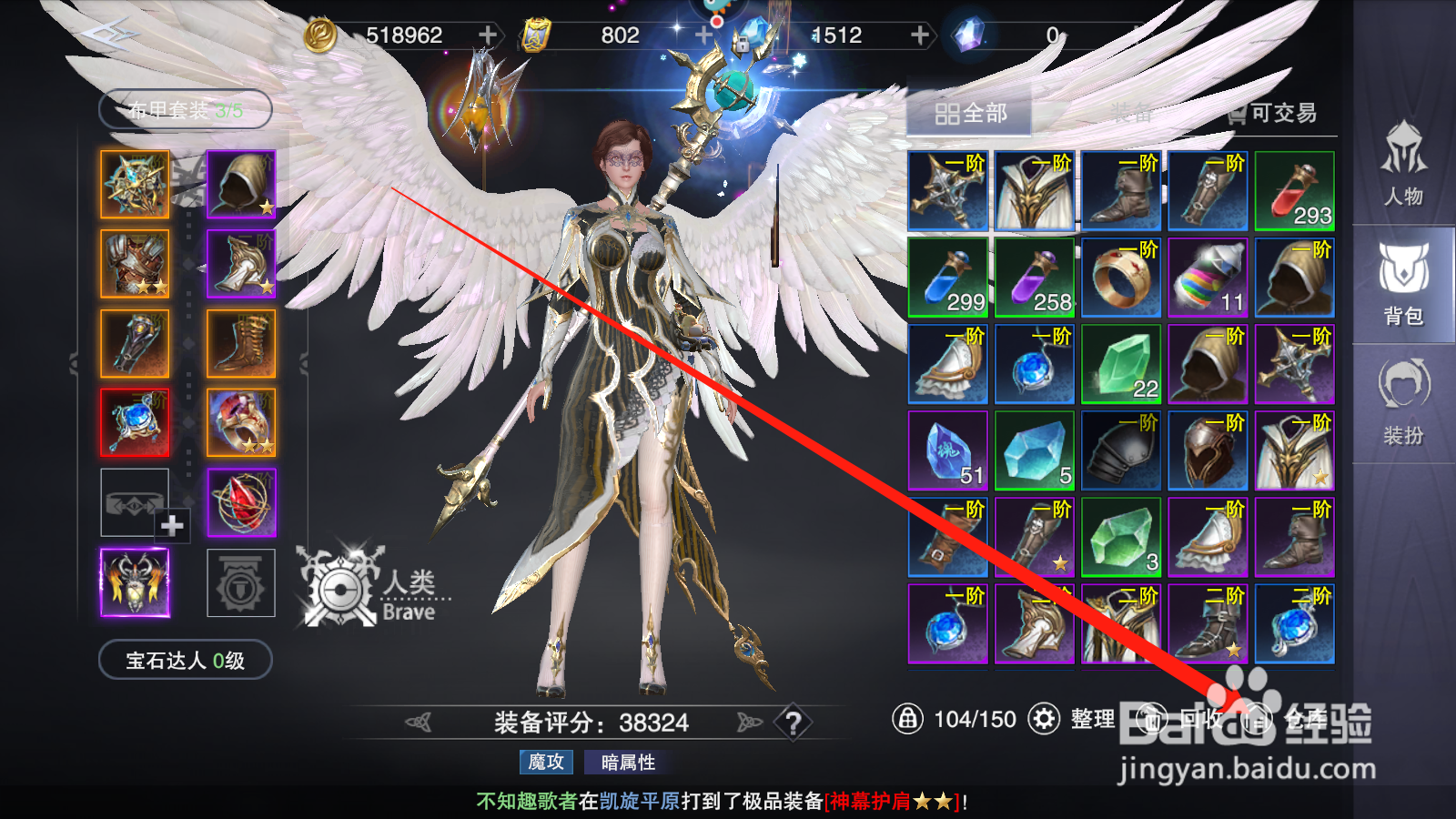Click the lock icon beside 104/150 capacity
Screen dimensions: 1456x819
tap(909, 719)
